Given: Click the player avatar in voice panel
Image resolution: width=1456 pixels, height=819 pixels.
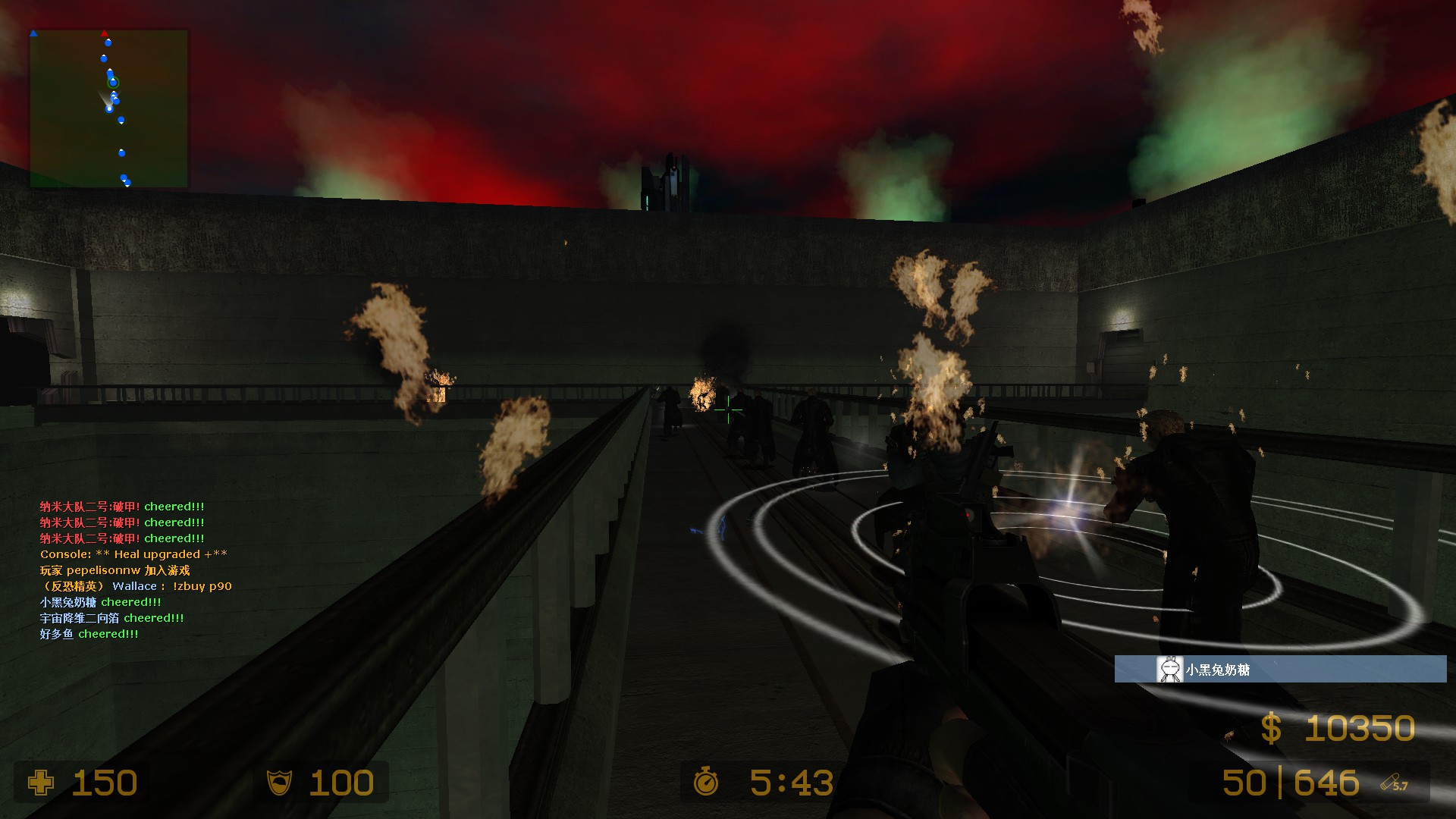Looking at the screenshot, I should (1169, 670).
